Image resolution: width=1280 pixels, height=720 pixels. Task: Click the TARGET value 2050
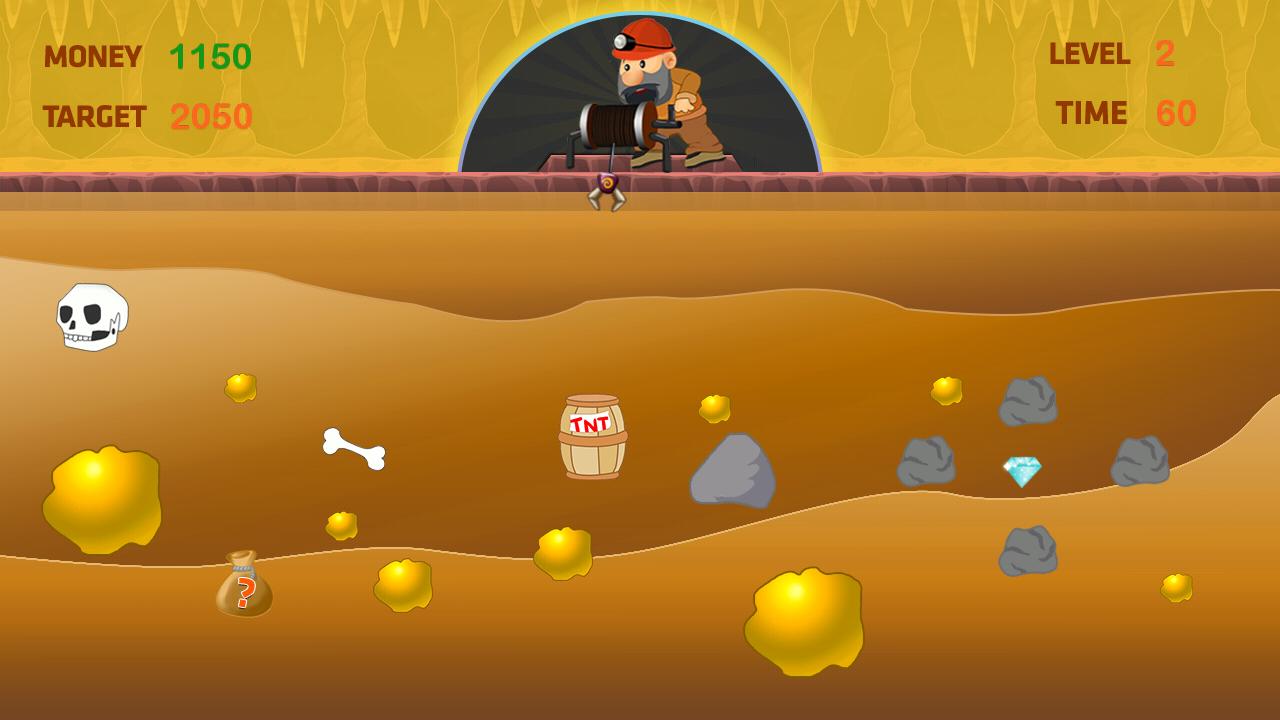(x=210, y=117)
